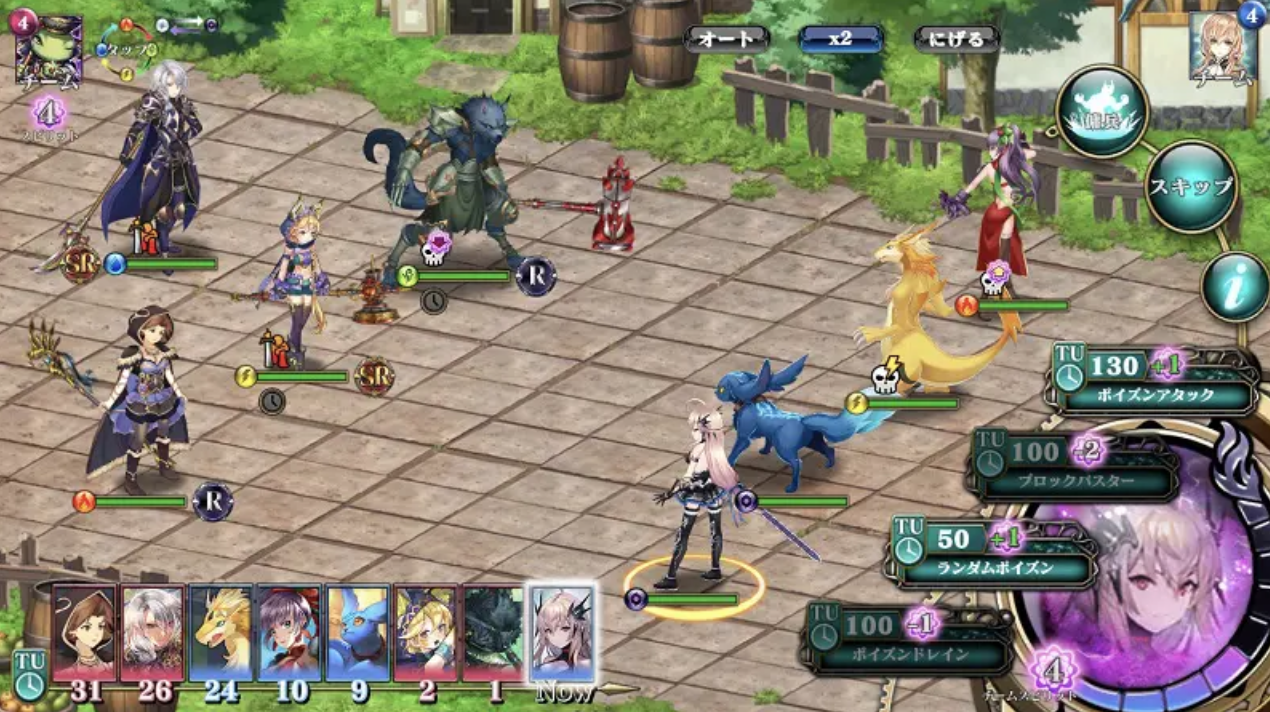Toggle the オート auto-battle button
1270x712 pixels.
tap(726, 39)
